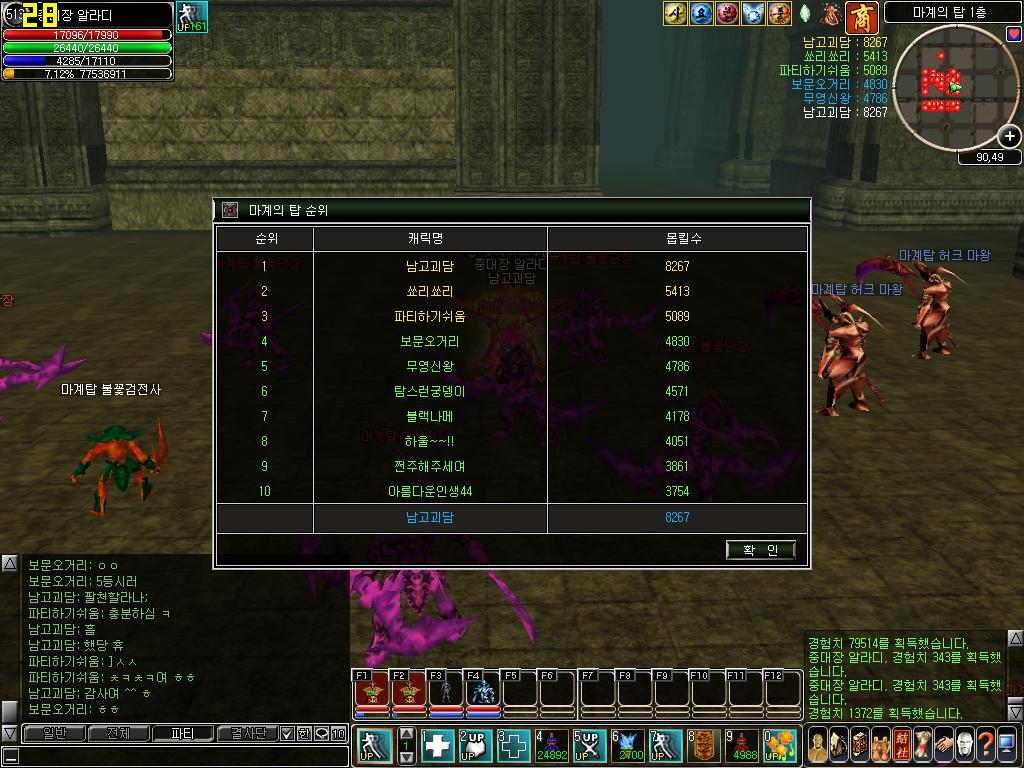Use the white cross heal skill in slot 1

437,745
